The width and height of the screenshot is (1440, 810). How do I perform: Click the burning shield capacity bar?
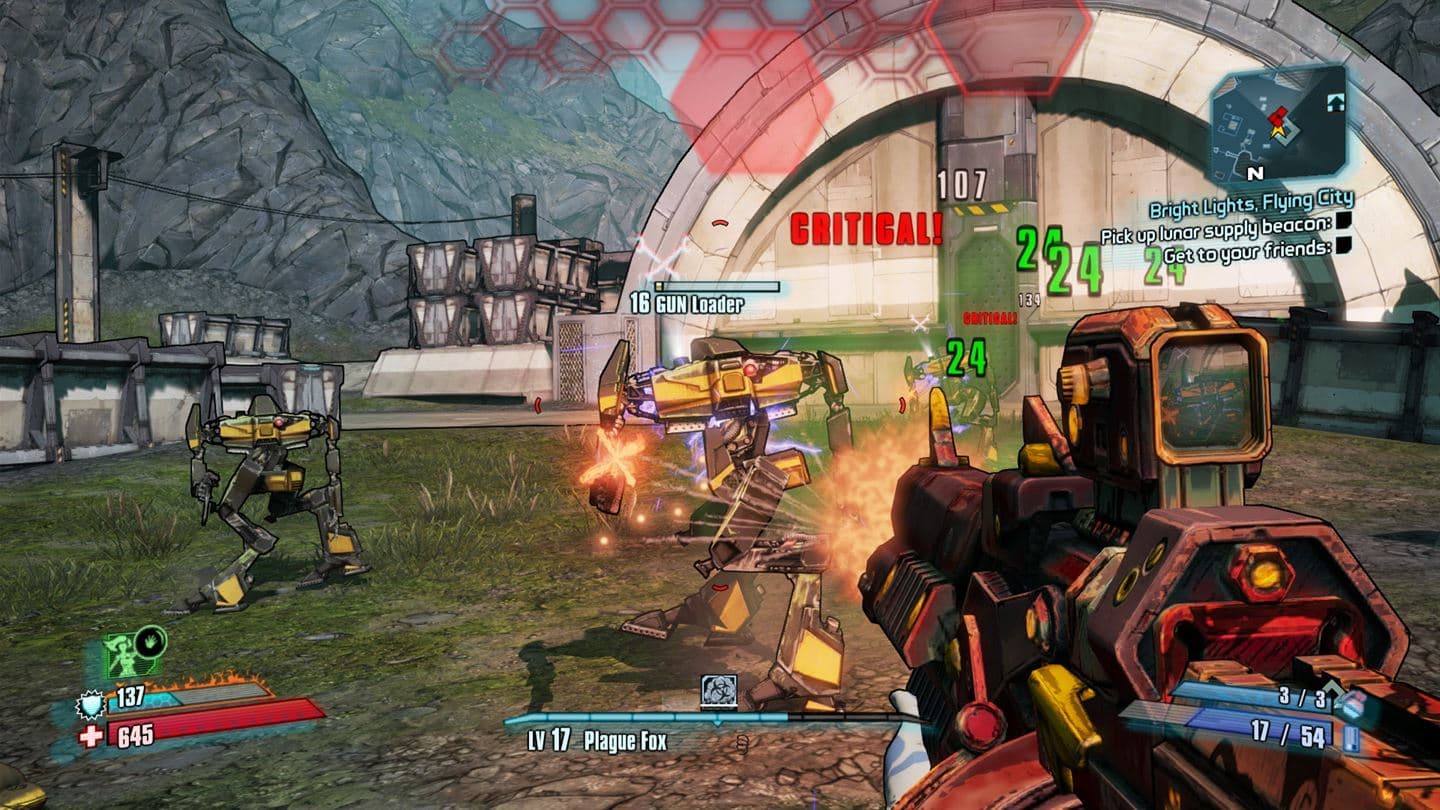coord(188,695)
